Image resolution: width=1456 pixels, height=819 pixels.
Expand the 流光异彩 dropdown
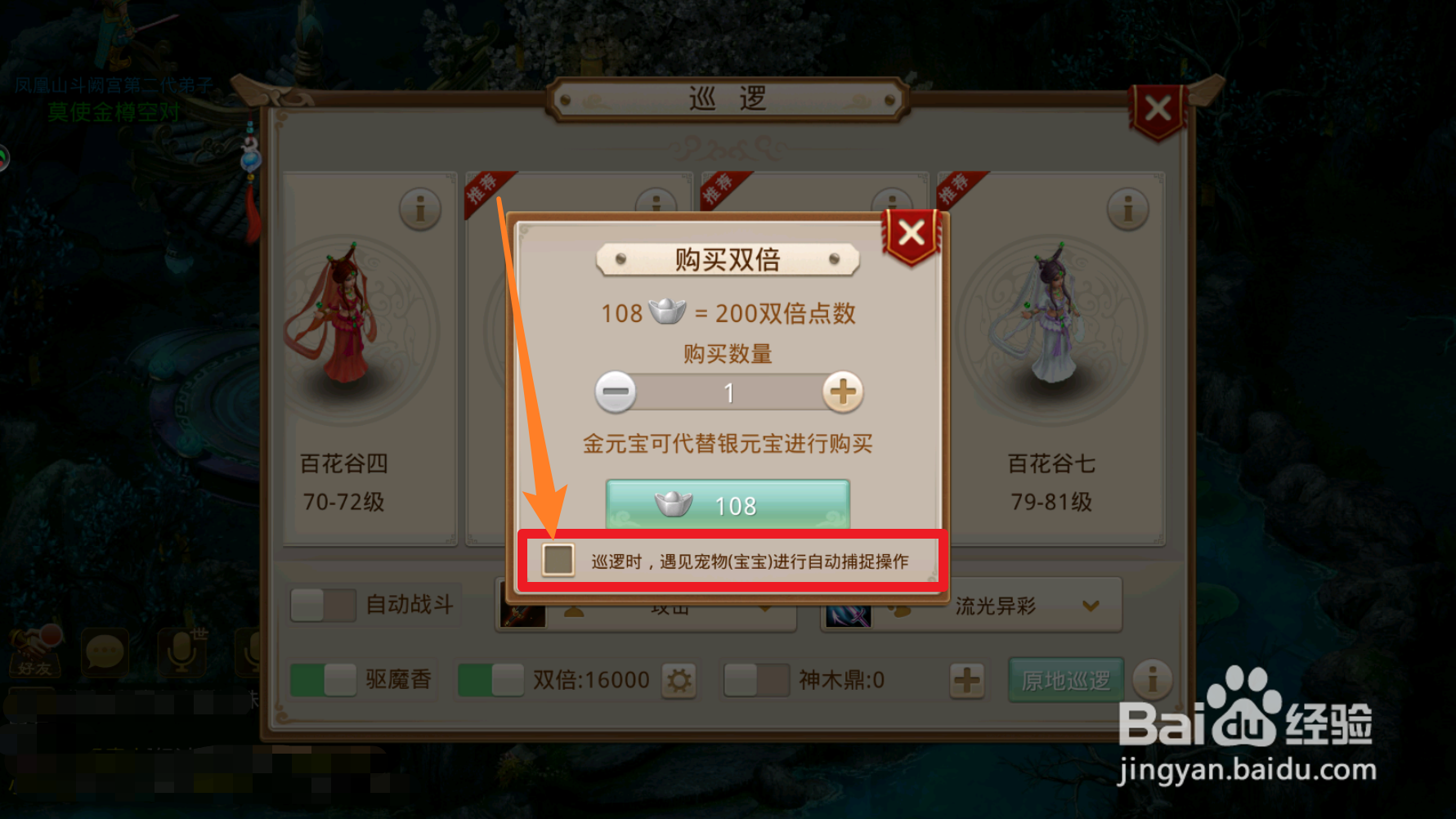pyautogui.click(x=1089, y=605)
